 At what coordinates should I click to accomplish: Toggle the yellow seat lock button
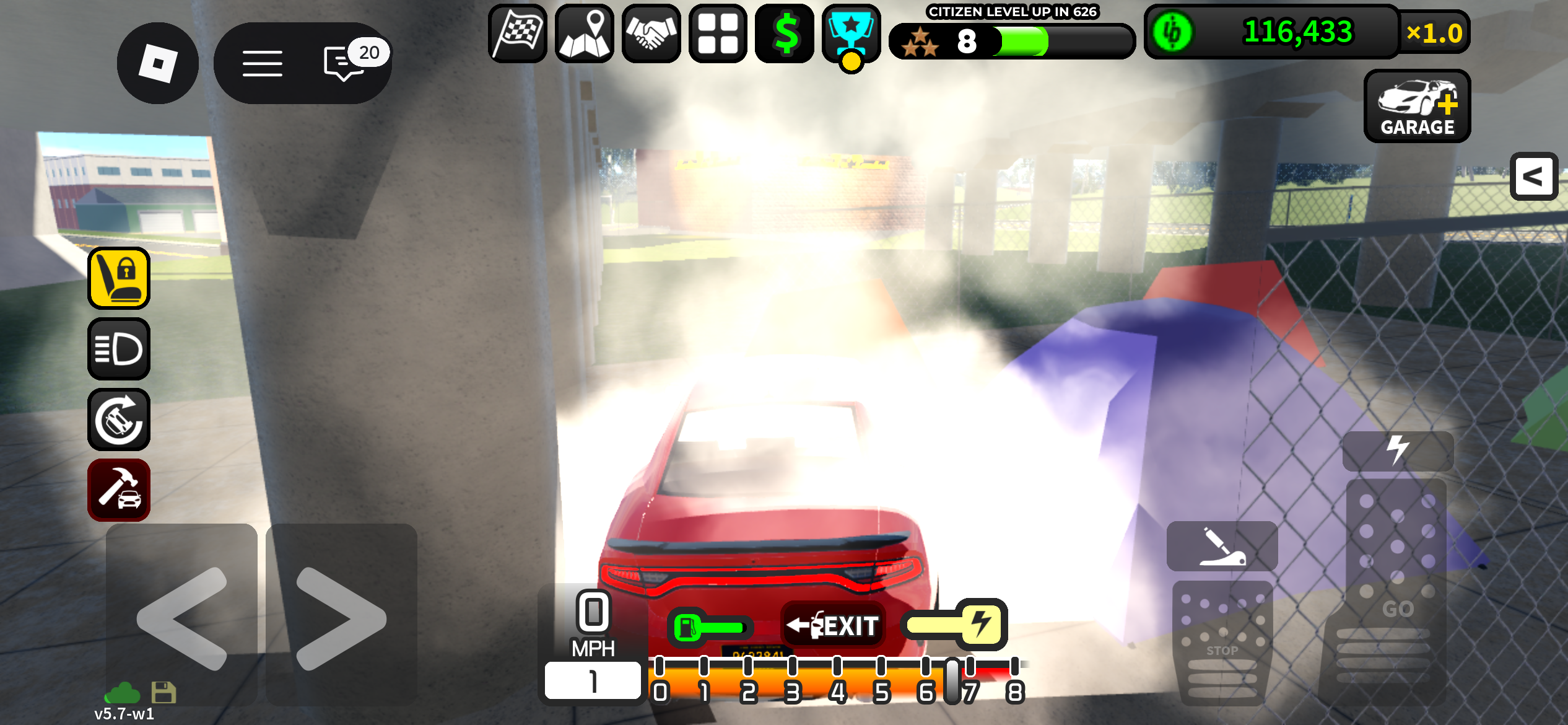point(119,278)
